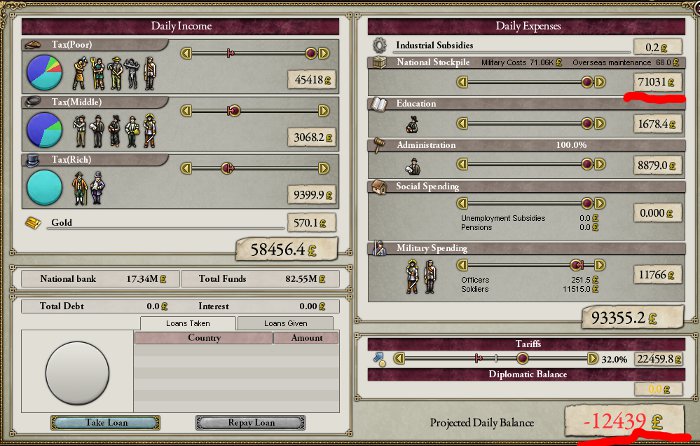Switch to the Loans Taken tab
Screen dimensions: 700x446
tap(187, 323)
